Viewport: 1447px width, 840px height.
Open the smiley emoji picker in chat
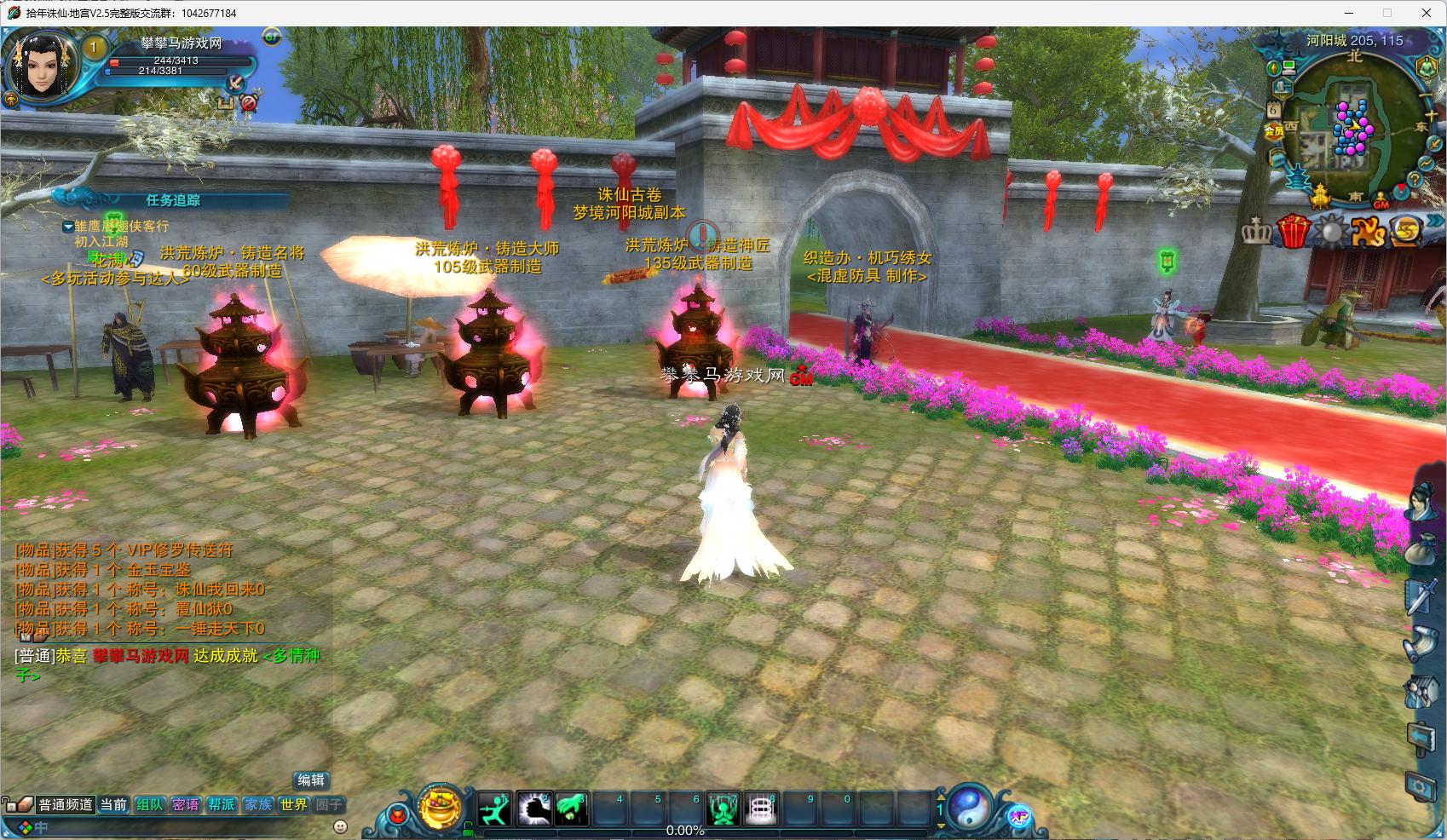(341, 826)
